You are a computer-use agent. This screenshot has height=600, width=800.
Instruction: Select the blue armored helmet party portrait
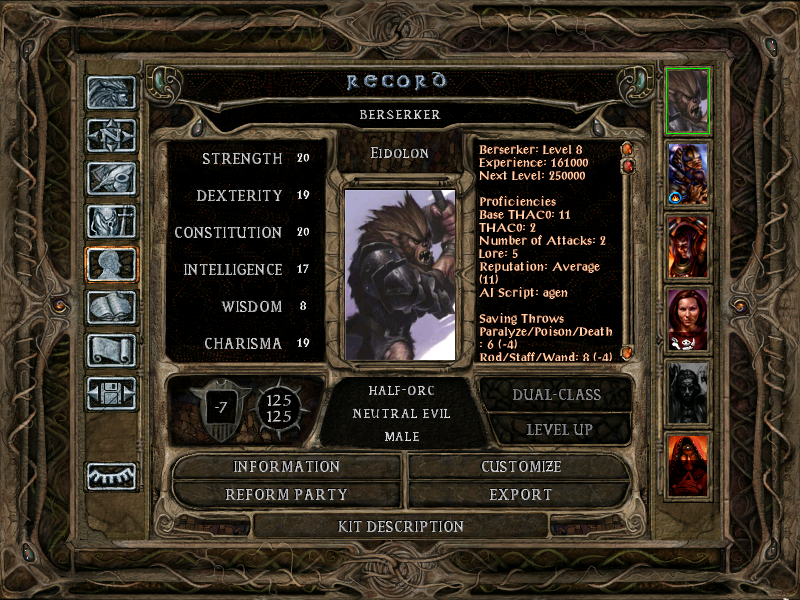pos(688,172)
